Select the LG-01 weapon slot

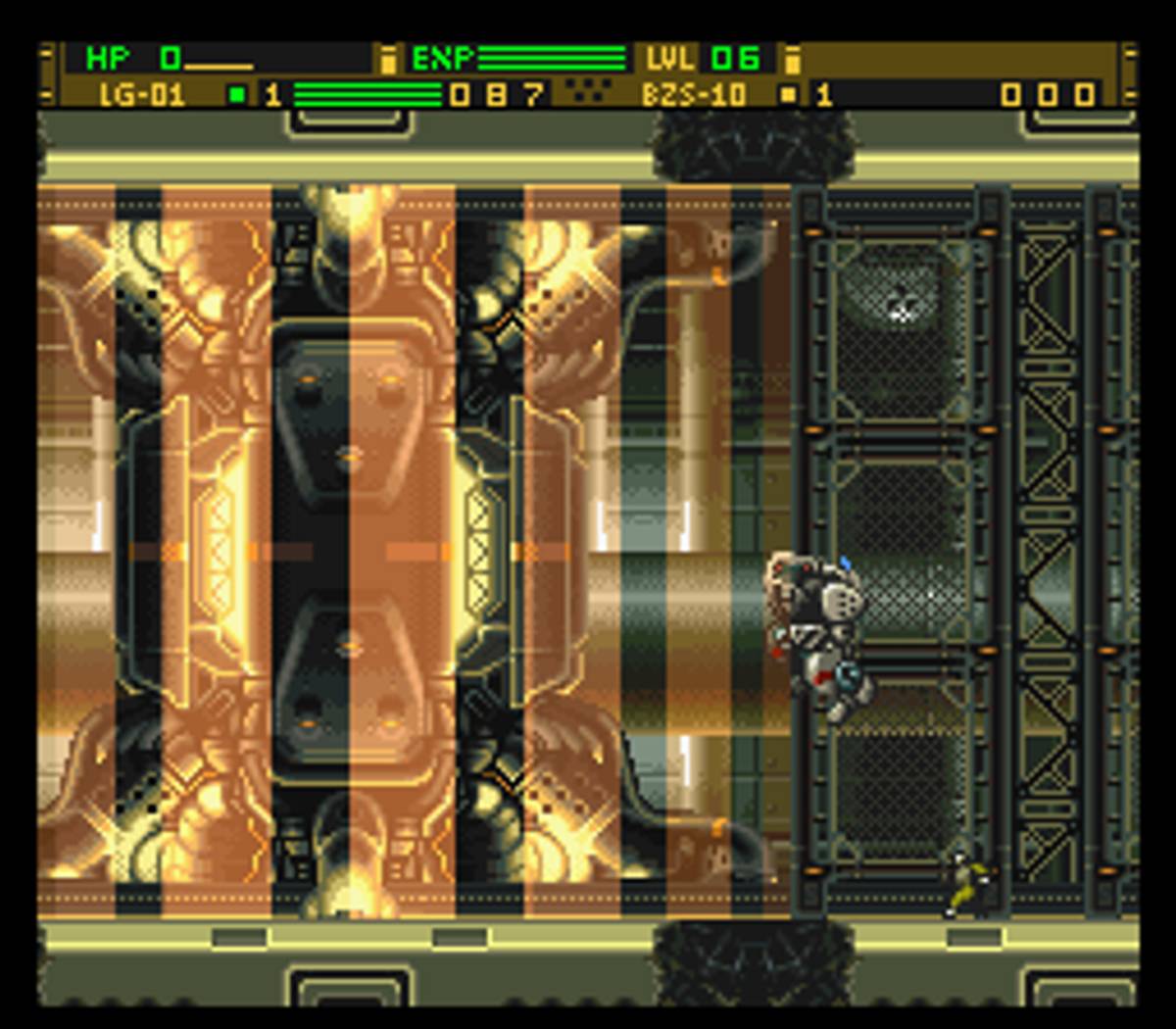click(142, 95)
